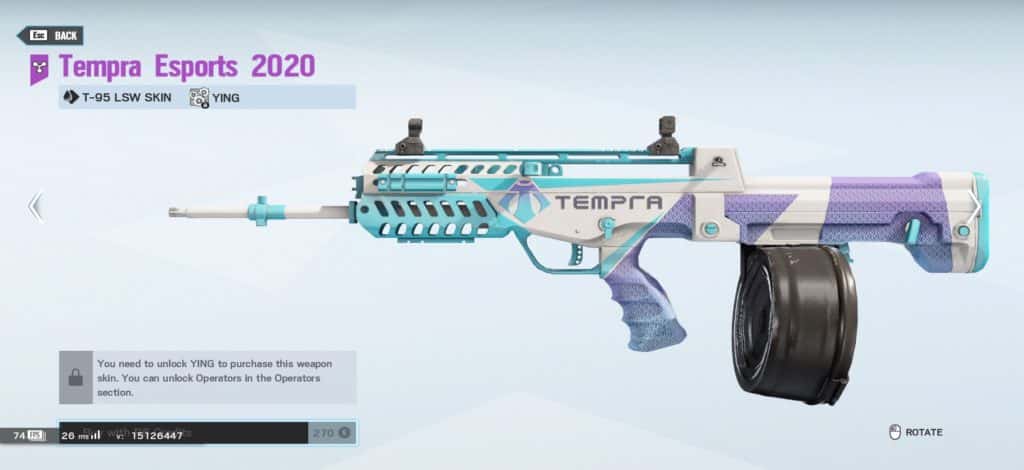Show the previous weapon skin with left arrow
1024x470 pixels.
[35, 206]
